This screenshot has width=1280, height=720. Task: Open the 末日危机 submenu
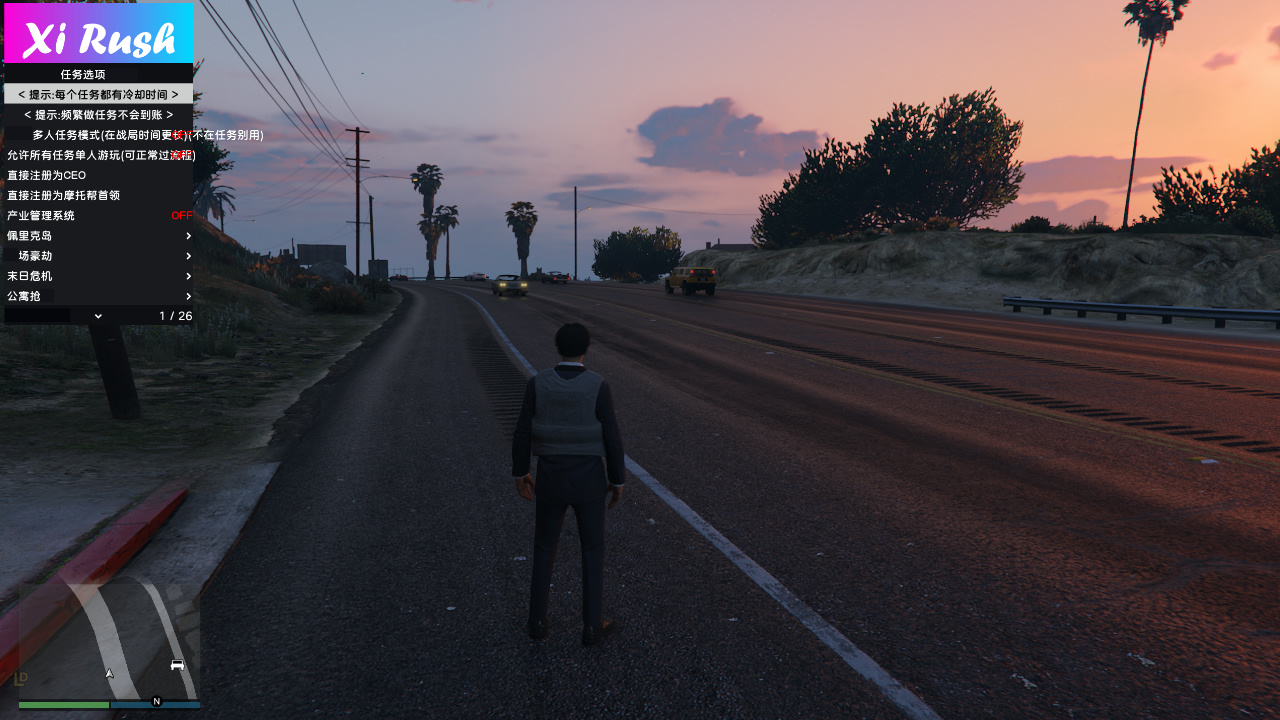coord(98,276)
